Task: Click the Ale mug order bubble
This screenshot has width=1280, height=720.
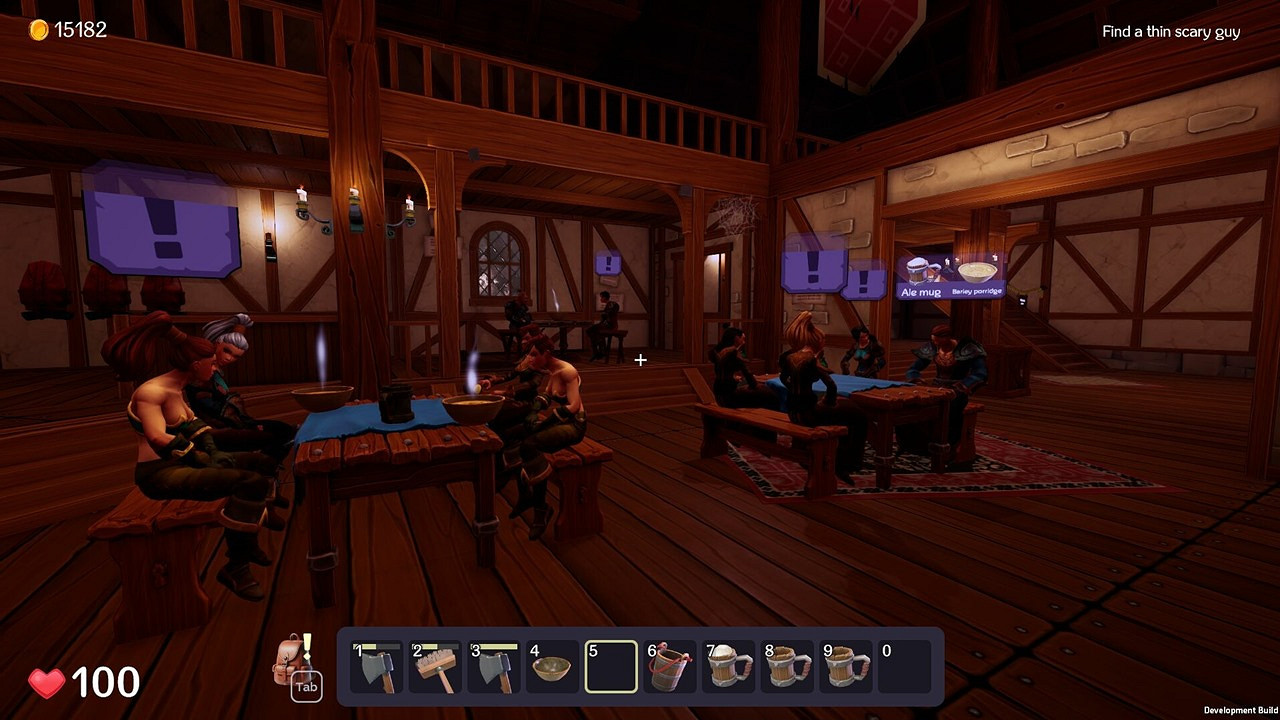Action: (920, 278)
